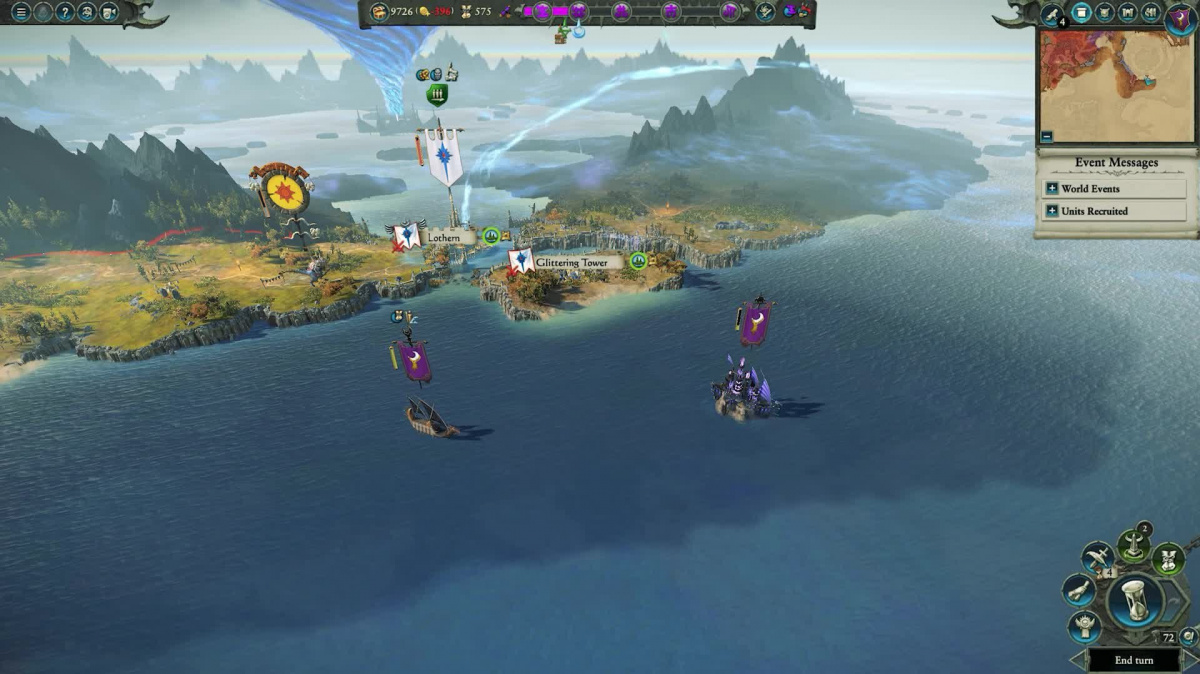Open the camera settings icon
Viewport: 1200px width, 674px height.
pyautogui.click(x=109, y=12)
